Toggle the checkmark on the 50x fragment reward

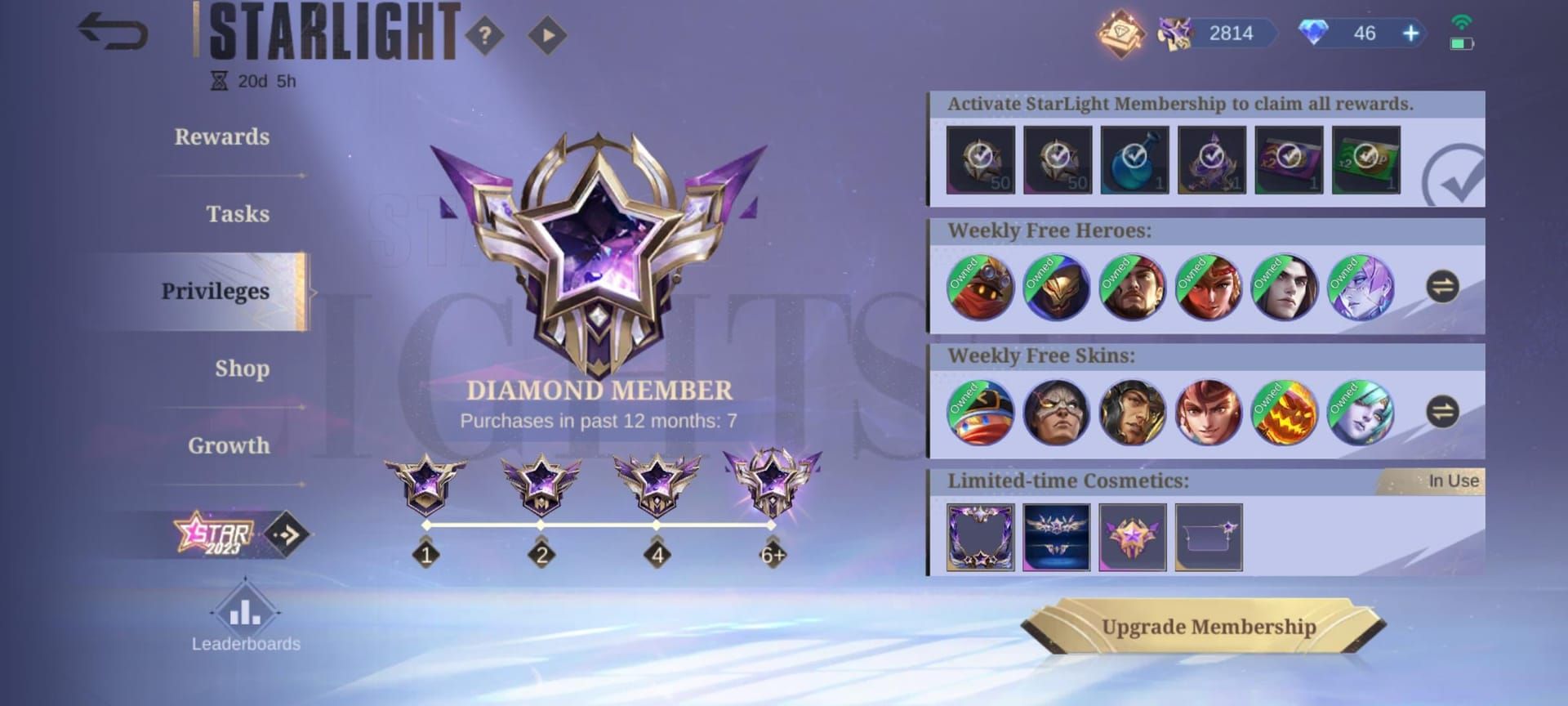tap(980, 160)
